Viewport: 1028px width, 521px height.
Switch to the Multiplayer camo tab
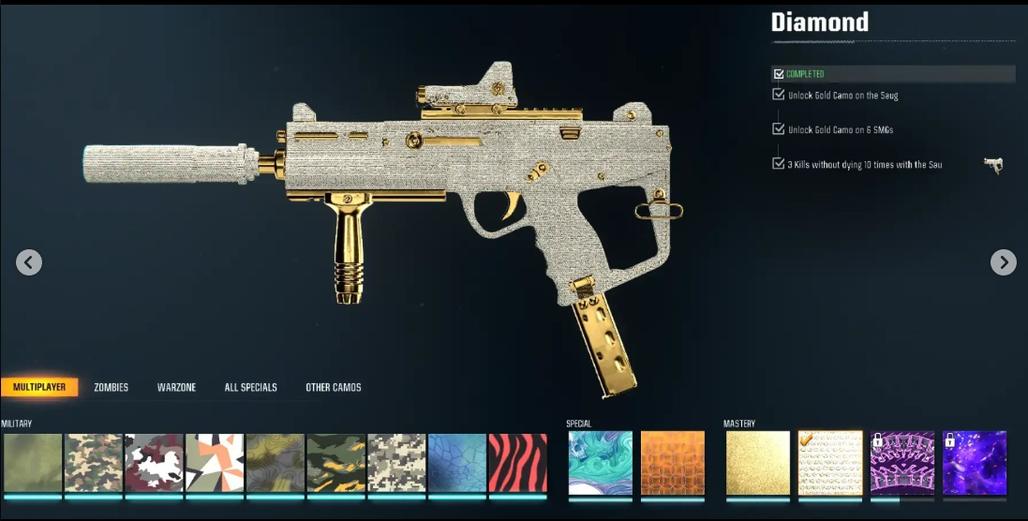click(40, 387)
